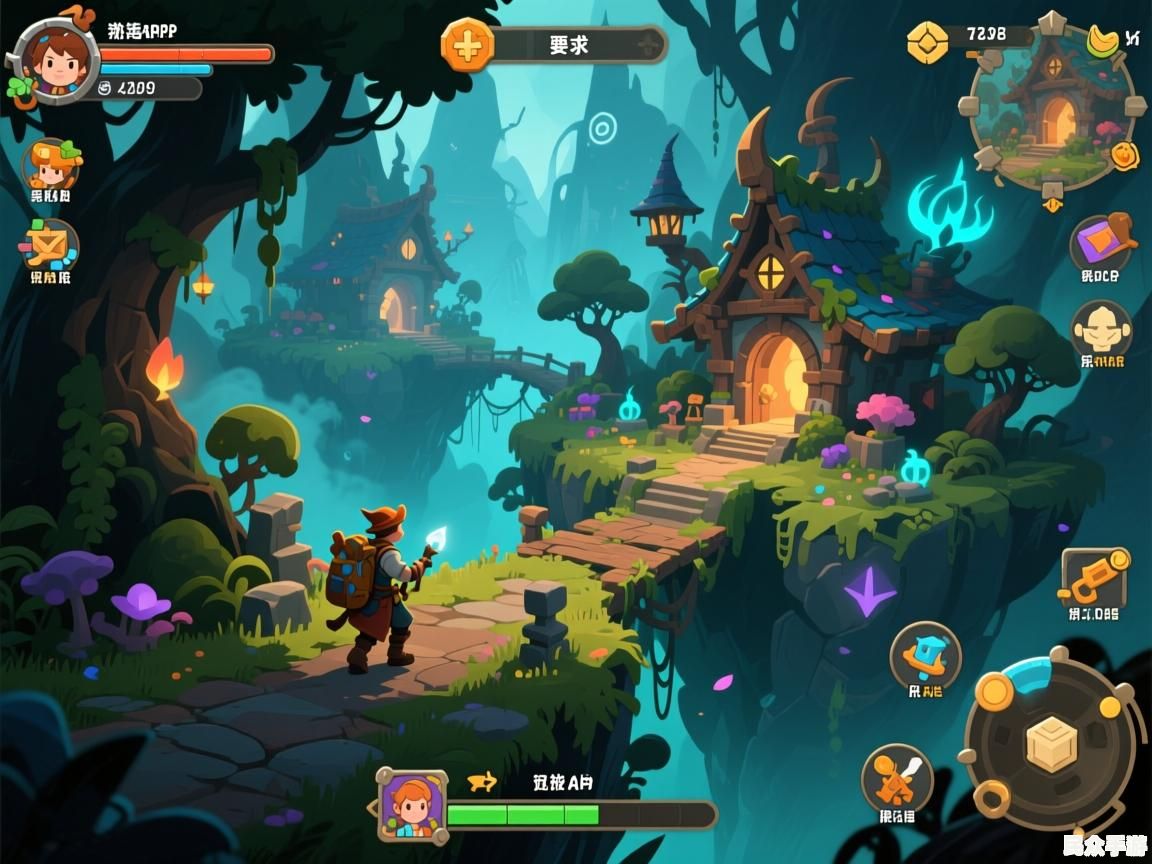Select the bottom character portrait with purple frame
1152x864 pixels.
click(x=411, y=803)
